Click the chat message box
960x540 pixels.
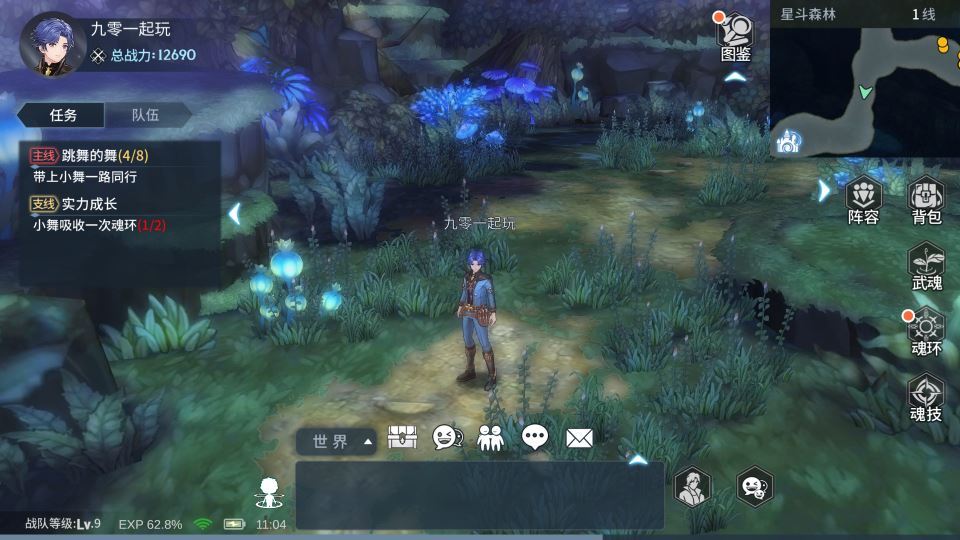tap(479, 495)
